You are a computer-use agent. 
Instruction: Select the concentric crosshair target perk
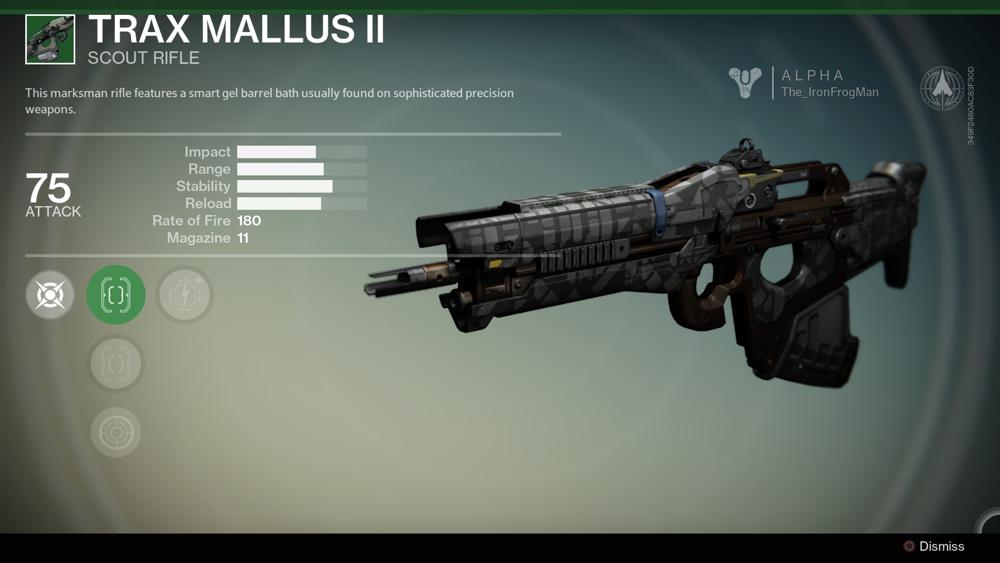tap(116, 432)
